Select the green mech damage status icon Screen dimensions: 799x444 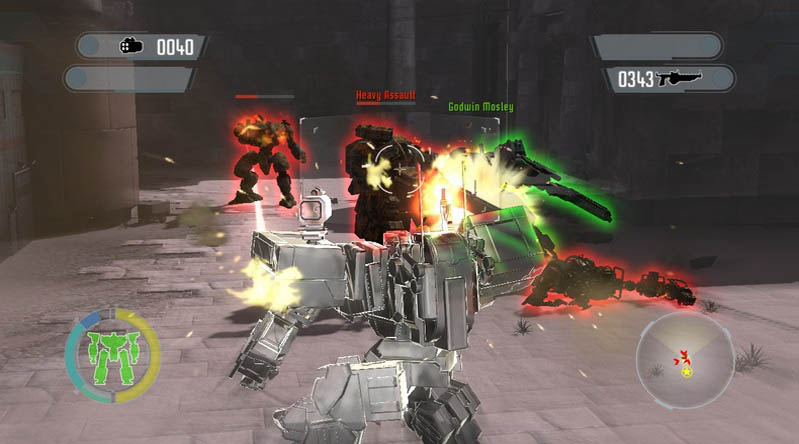[112, 355]
